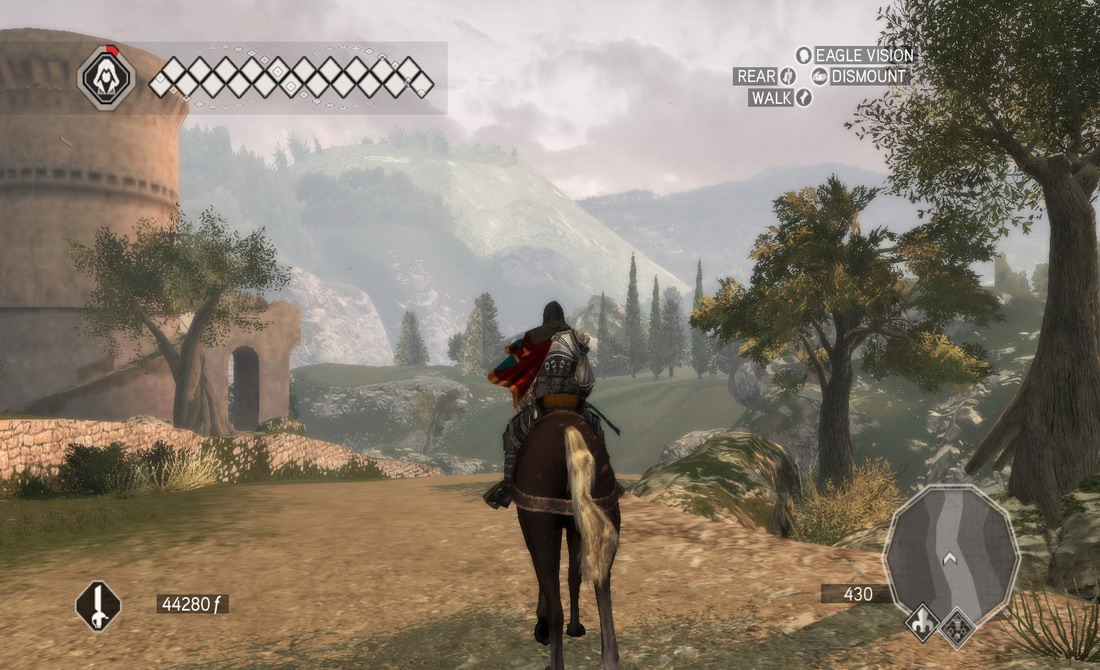Select the equipped sword weapon icon

[98, 606]
